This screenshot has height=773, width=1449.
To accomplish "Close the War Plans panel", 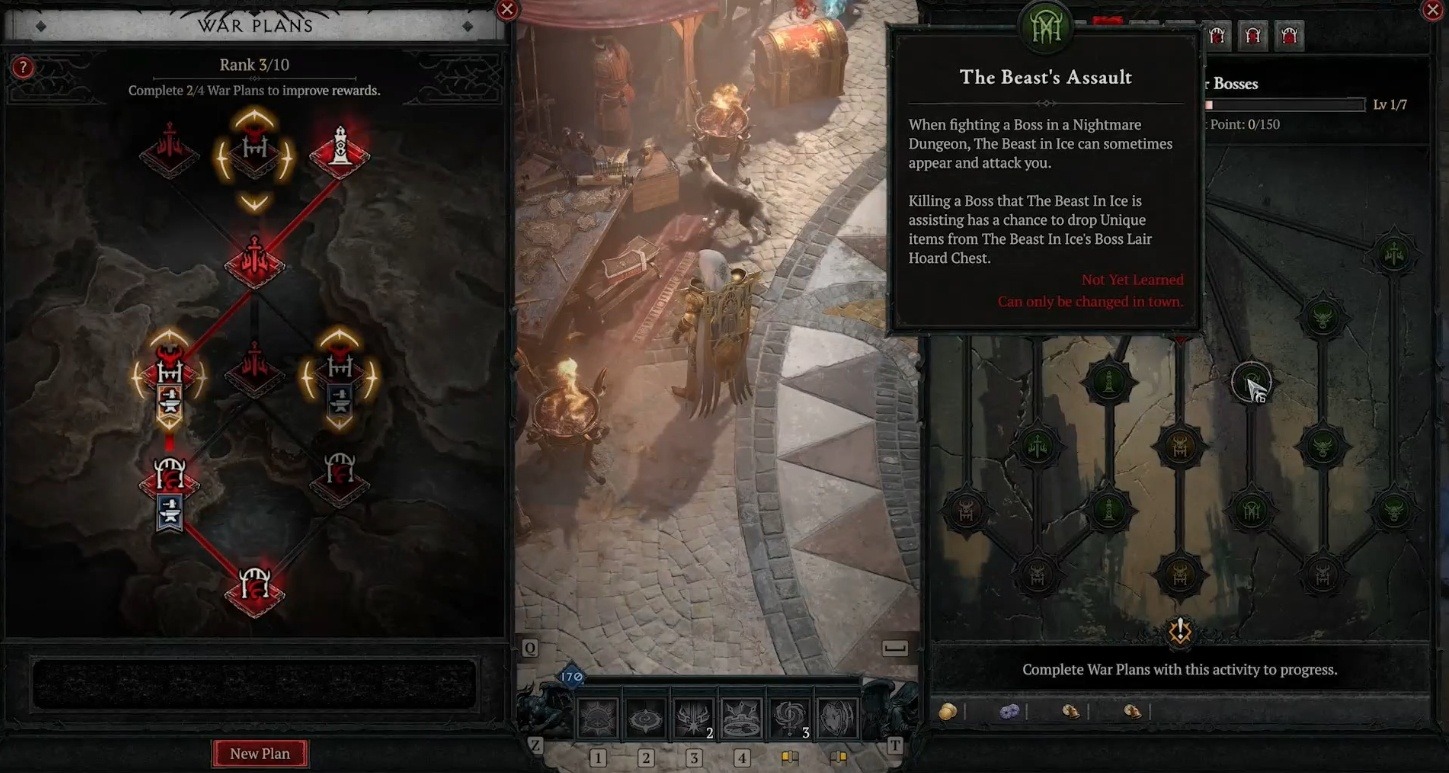I will [x=507, y=9].
